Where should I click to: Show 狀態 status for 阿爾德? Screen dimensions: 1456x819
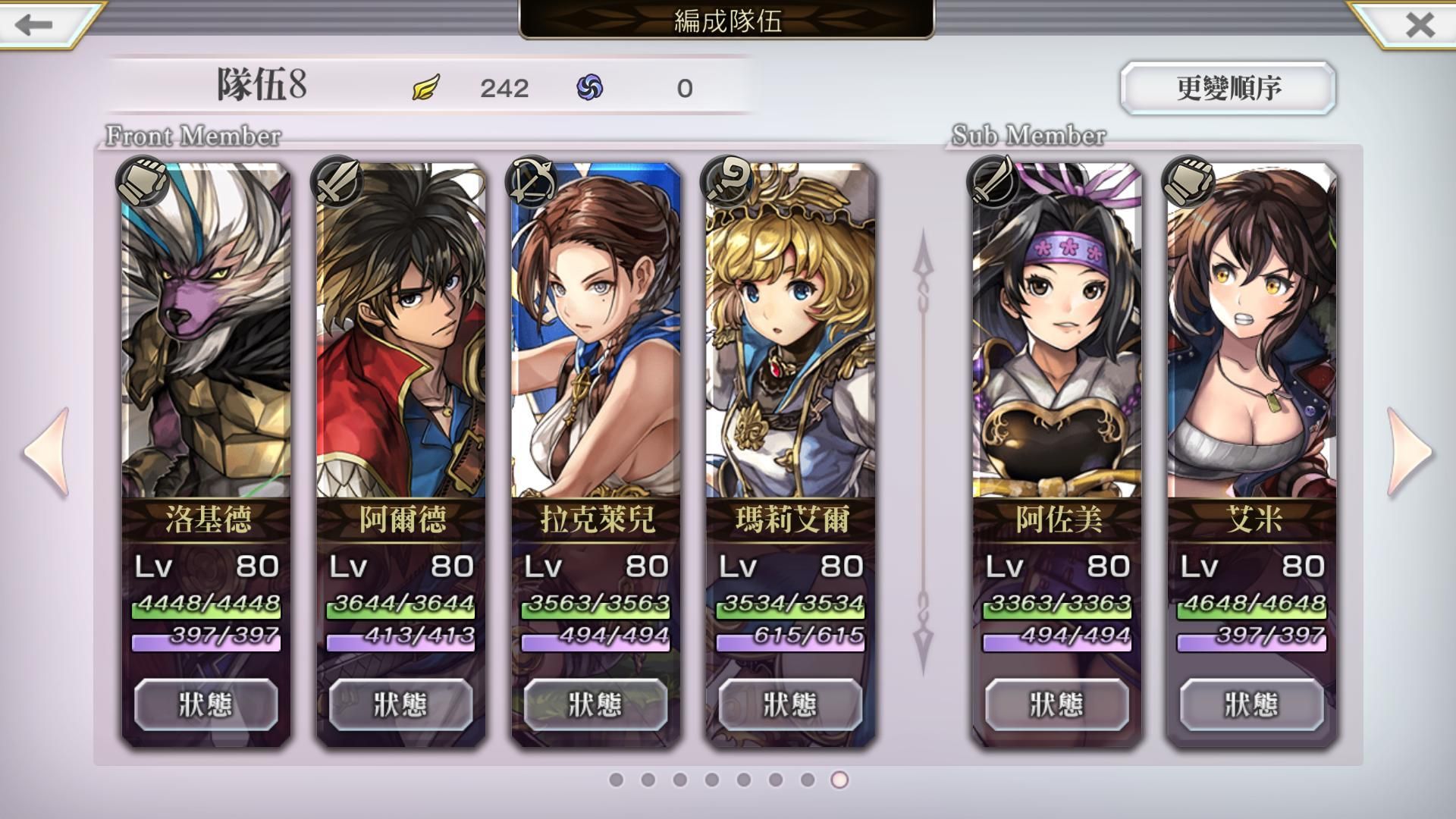401,704
